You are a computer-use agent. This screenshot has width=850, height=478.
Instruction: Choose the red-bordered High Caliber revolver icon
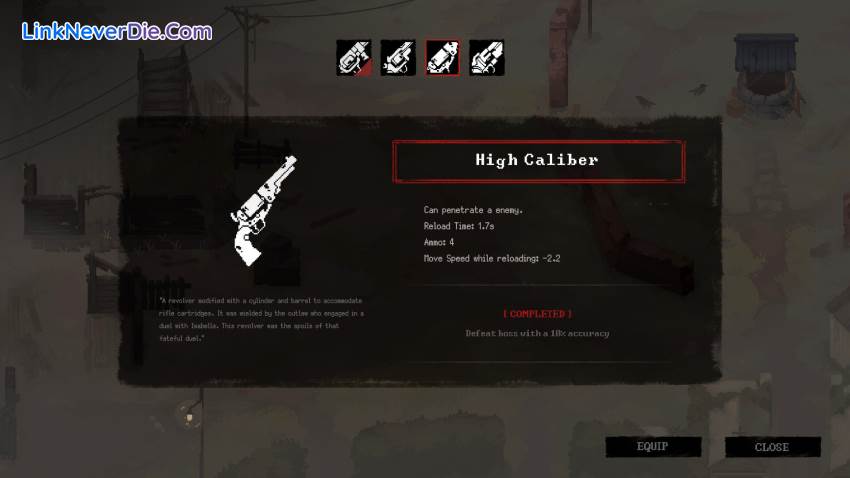click(x=443, y=58)
